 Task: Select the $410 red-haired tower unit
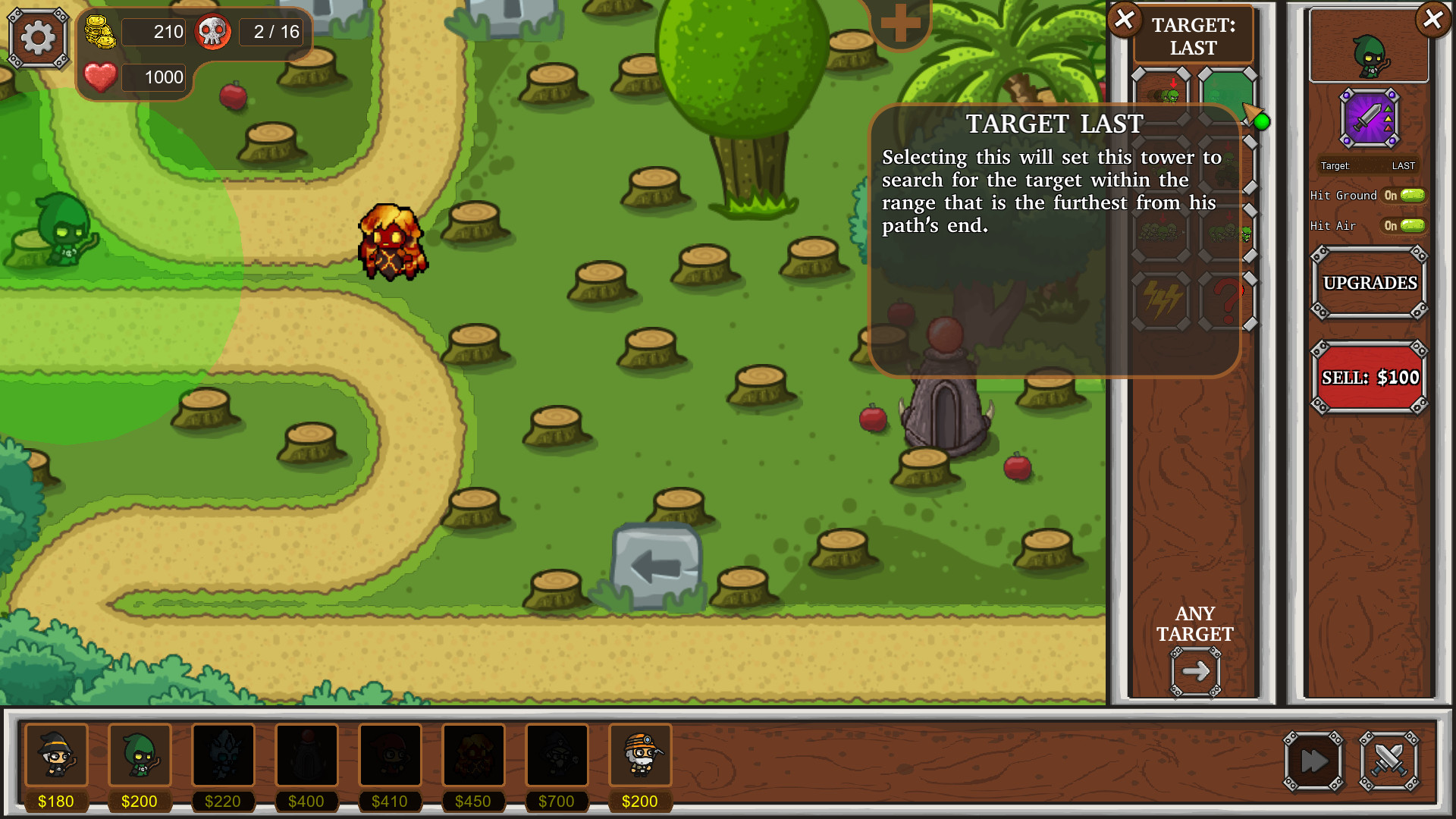pyautogui.click(x=391, y=755)
